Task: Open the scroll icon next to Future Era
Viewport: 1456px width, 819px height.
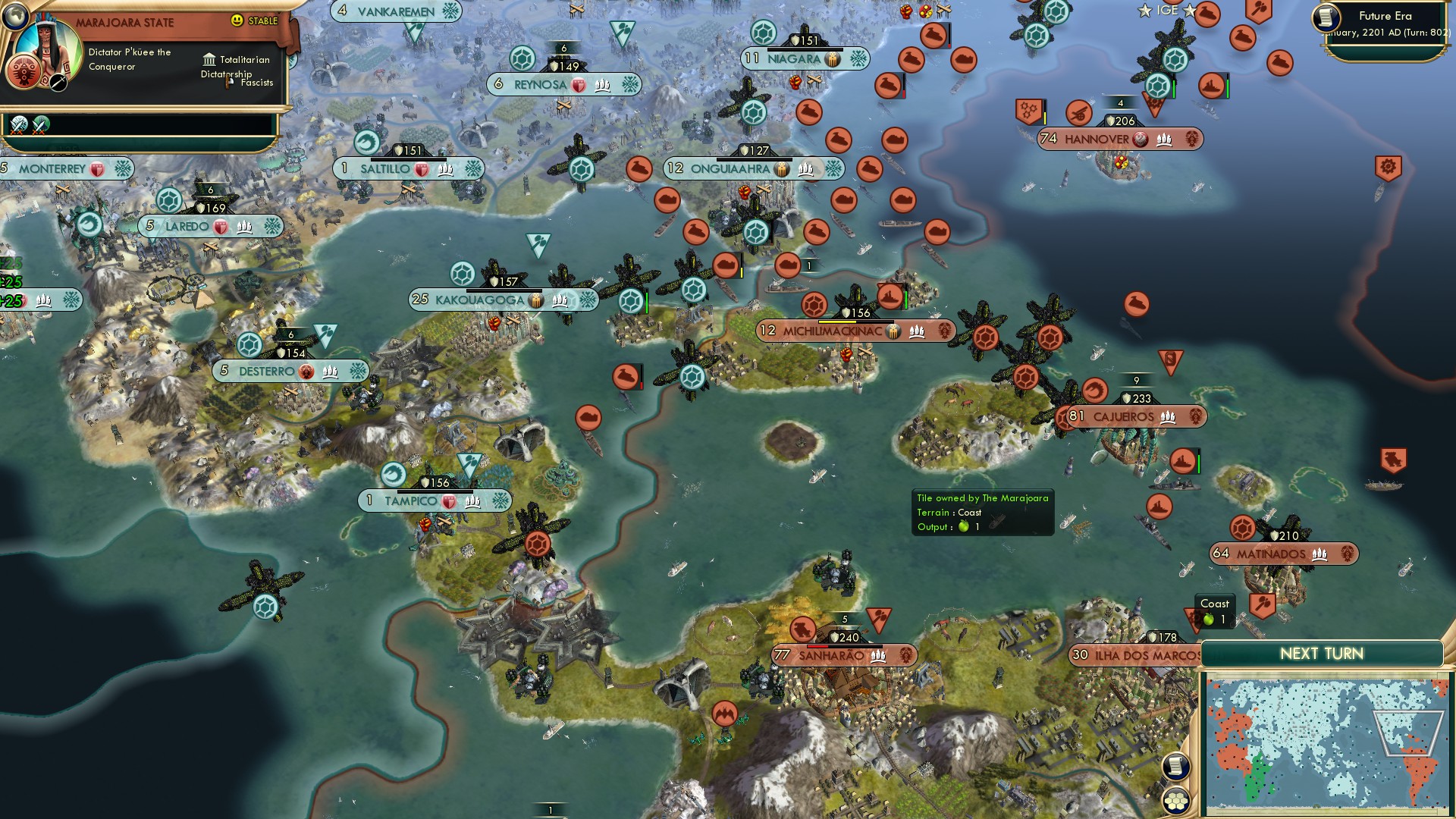Action: pos(1326,17)
